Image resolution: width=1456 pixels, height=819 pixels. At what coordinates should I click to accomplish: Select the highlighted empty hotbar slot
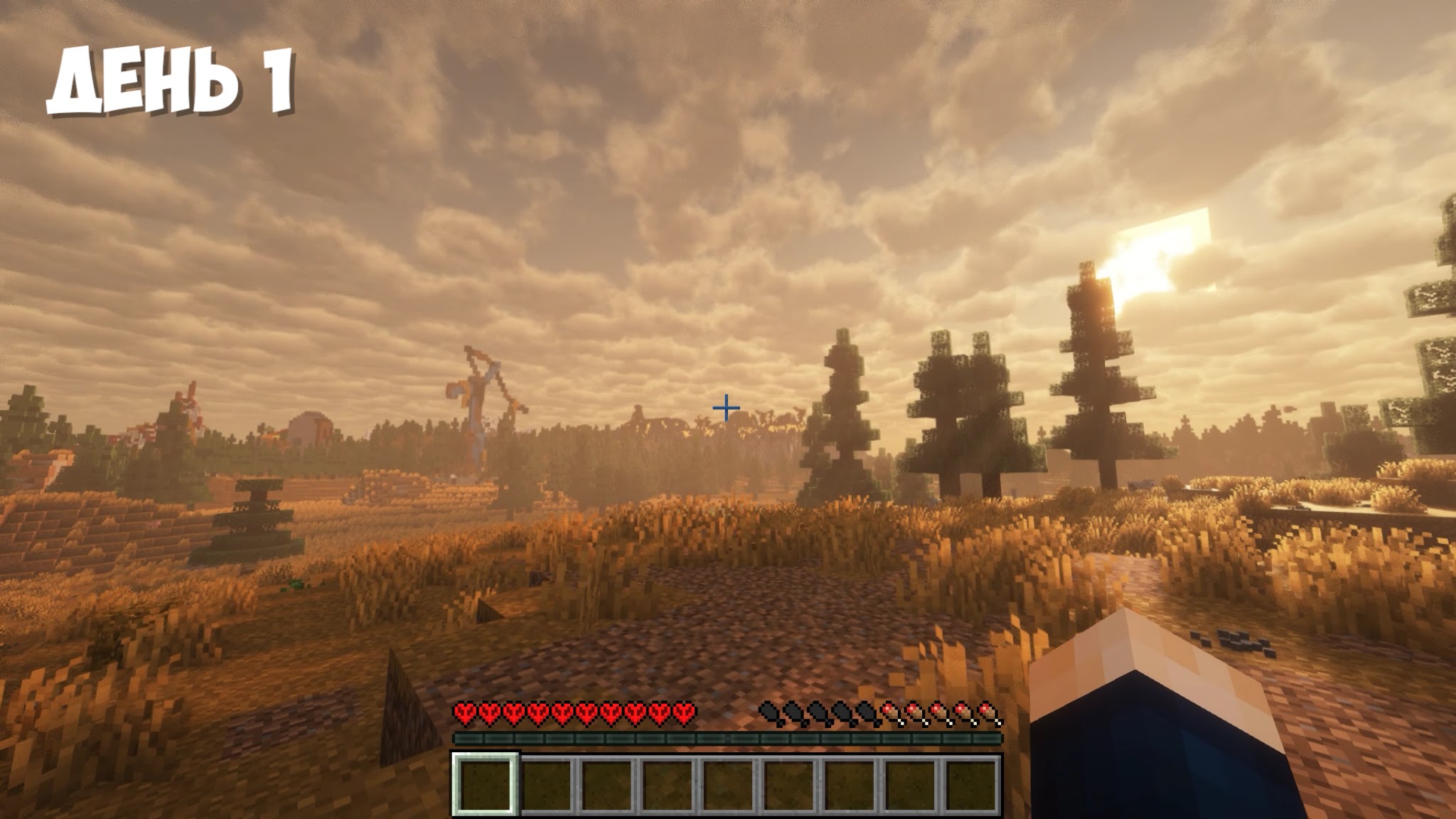(484, 784)
